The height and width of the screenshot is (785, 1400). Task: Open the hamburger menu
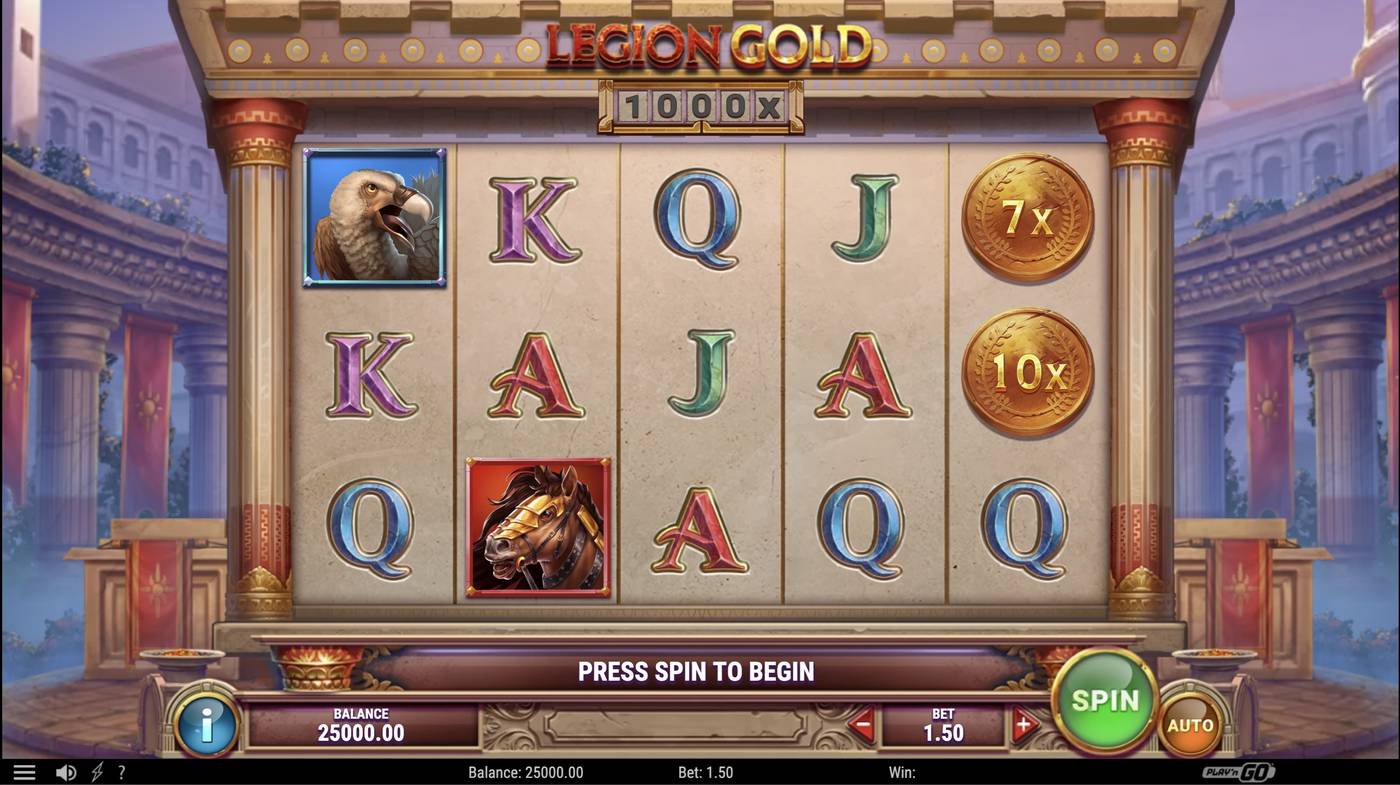point(25,771)
